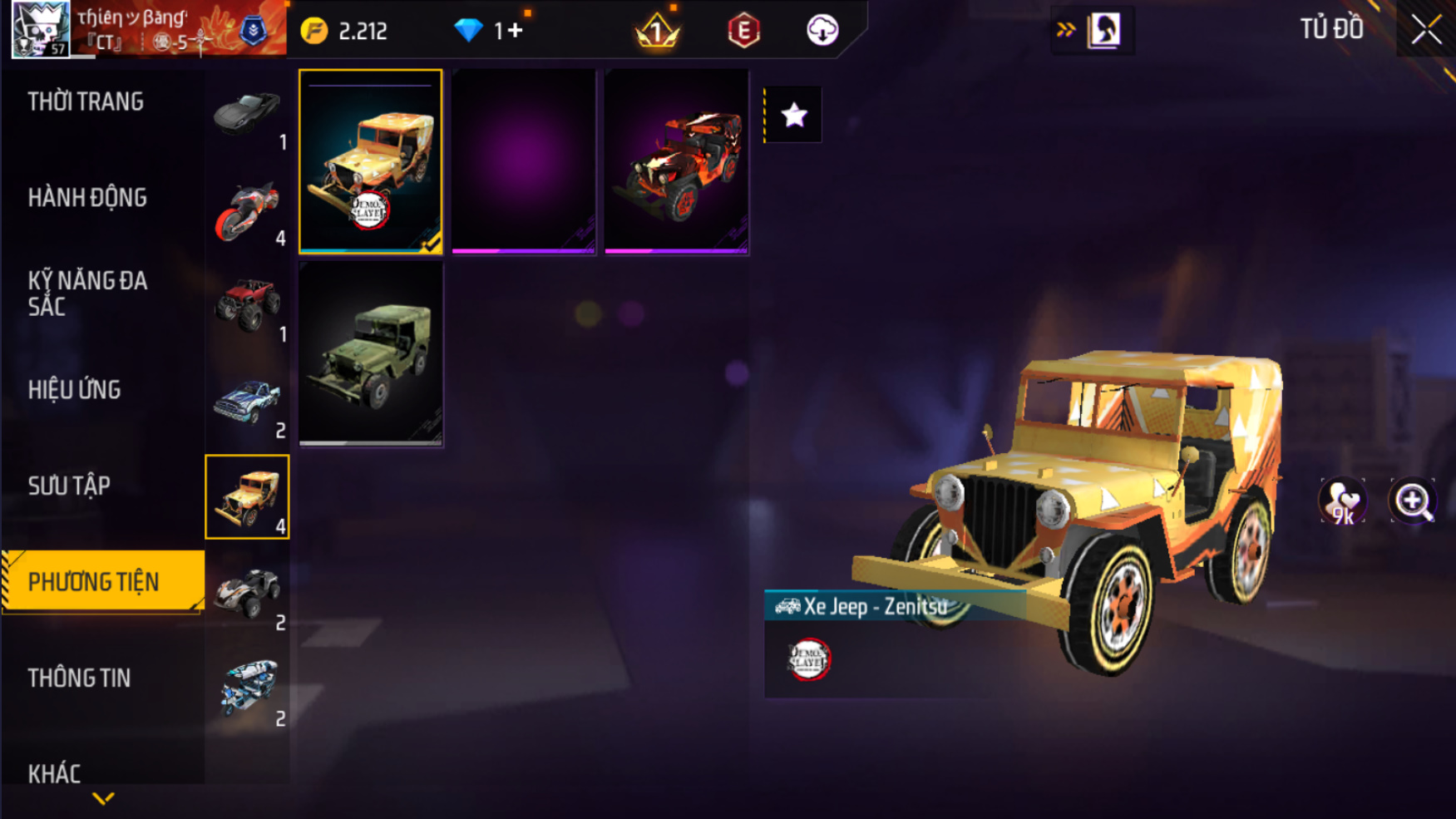Choose the red flame jeep skin
This screenshot has height=819, width=1456.
676,161
